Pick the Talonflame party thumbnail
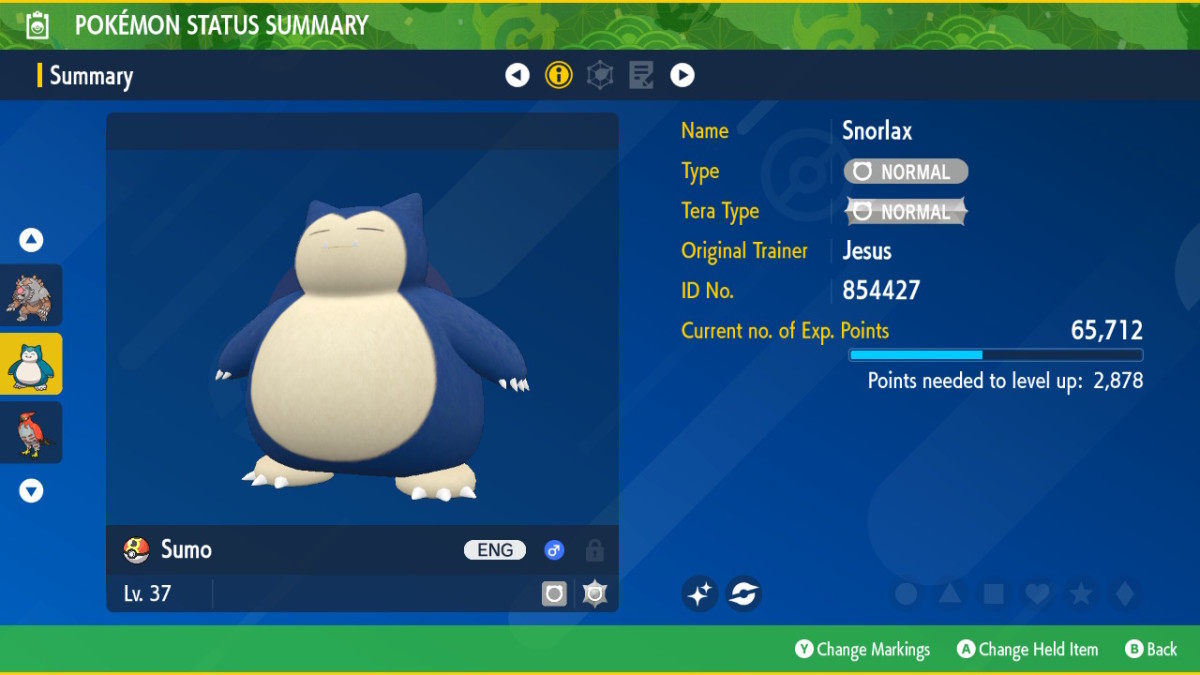Image resolution: width=1200 pixels, height=675 pixels. point(31,432)
